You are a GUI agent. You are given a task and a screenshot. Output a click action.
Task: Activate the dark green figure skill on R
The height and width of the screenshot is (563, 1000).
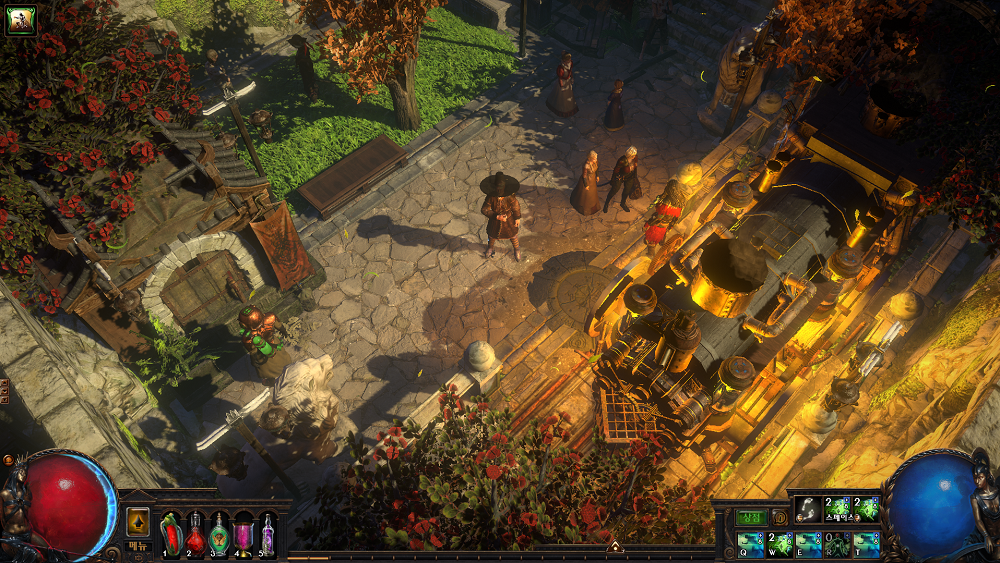[x=837, y=544]
